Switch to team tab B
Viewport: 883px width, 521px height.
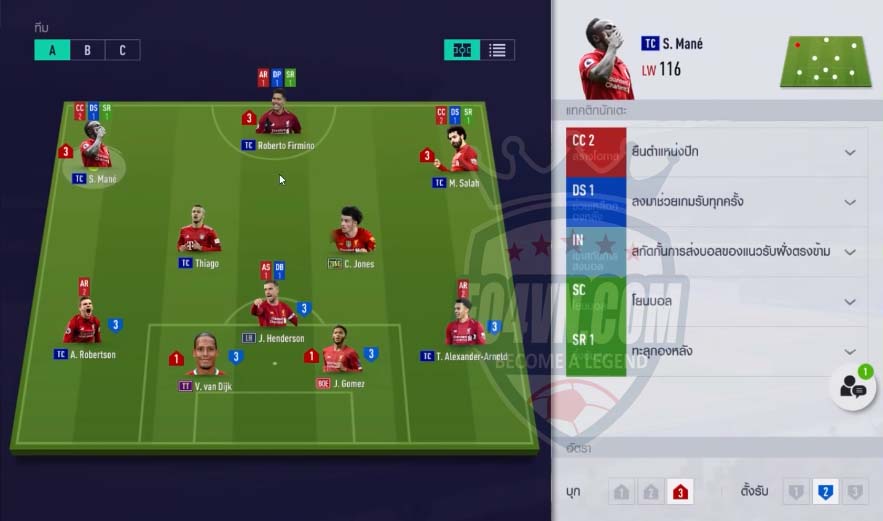(x=87, y=50)
